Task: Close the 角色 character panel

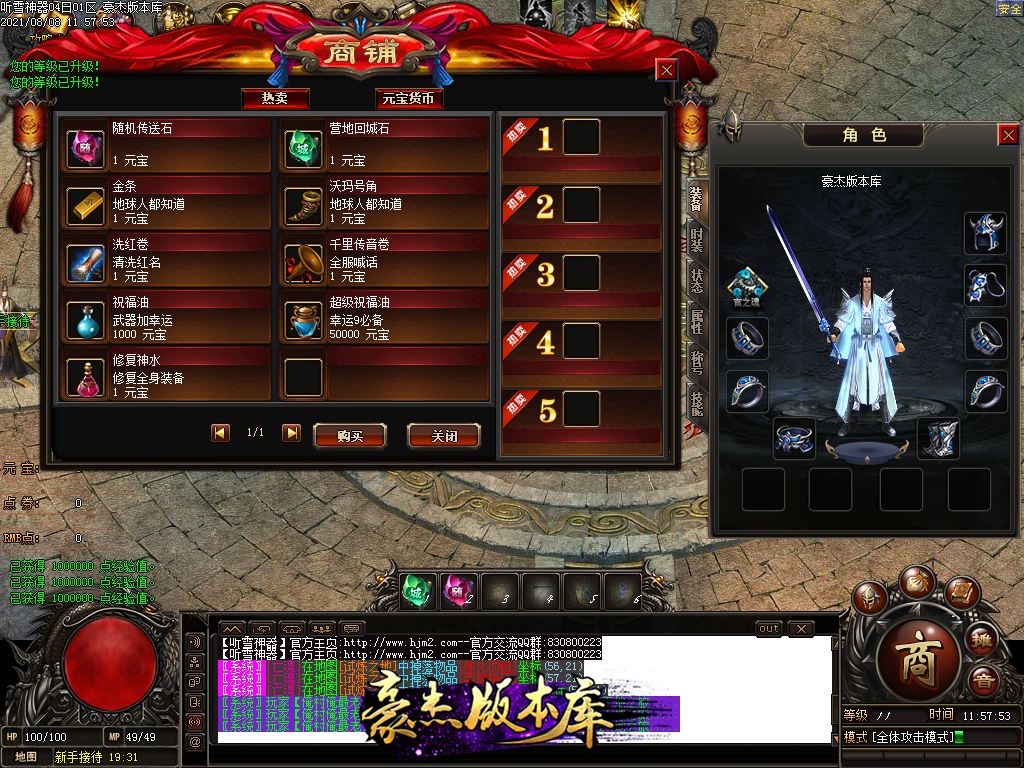Action: [x=1008, y=135]
